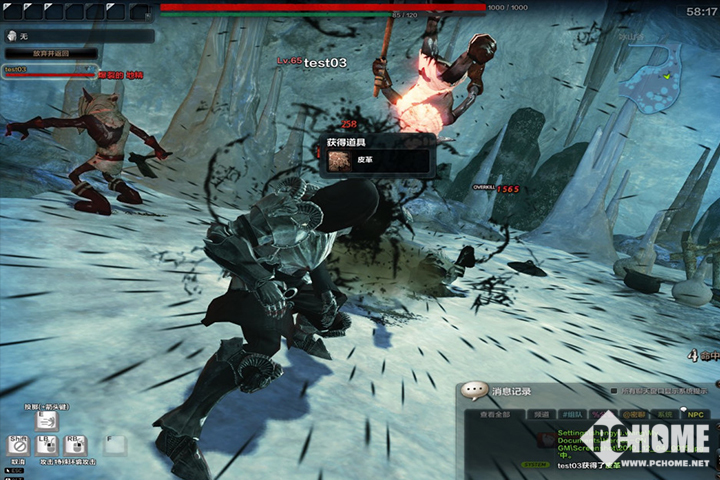Click the 消息记录 speech bubble icon
Image resolution: width=720 pixels, height=480 pixels.
click(x=473, y=391)
